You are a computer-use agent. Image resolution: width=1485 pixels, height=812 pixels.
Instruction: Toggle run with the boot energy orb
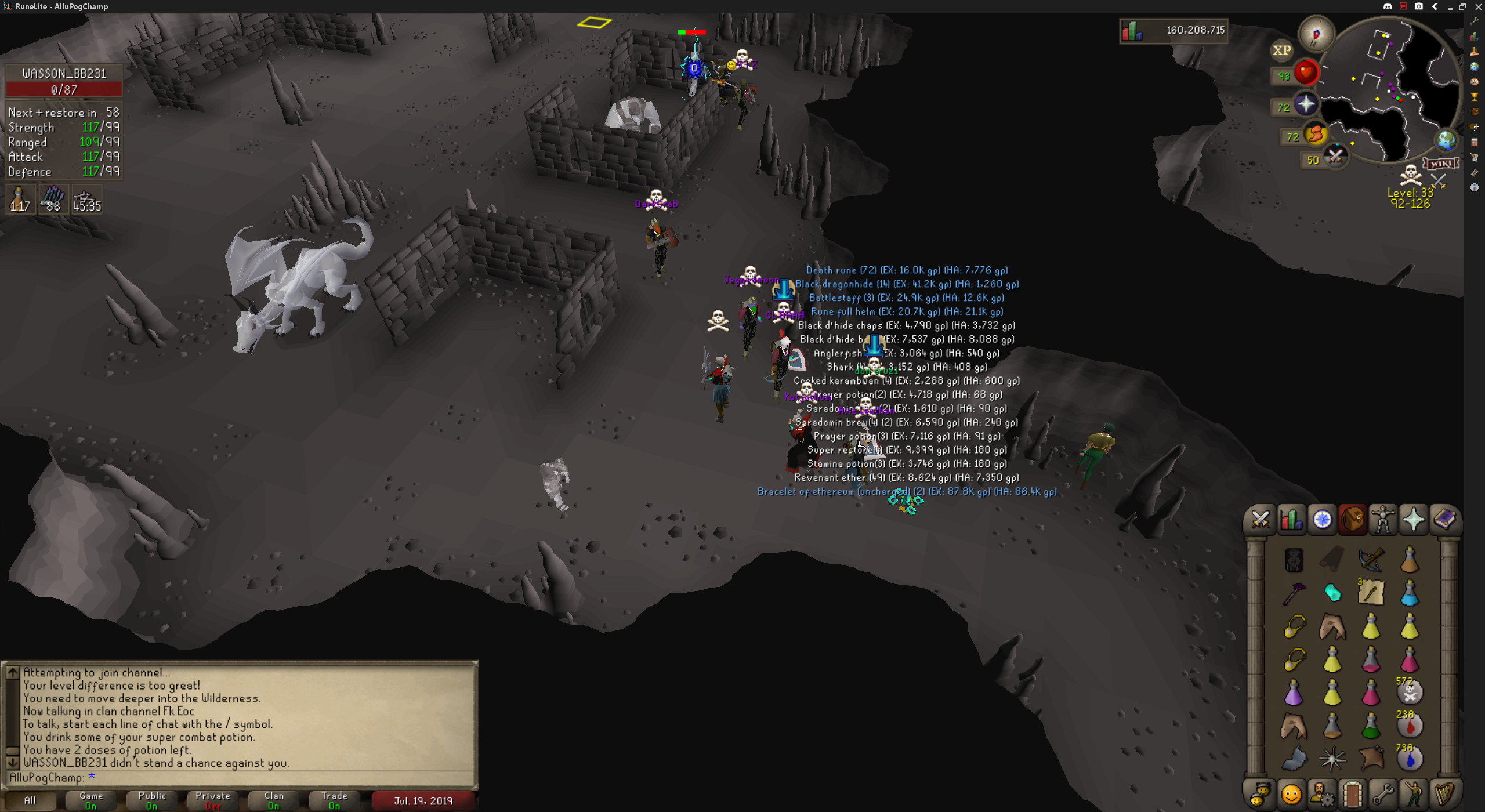pyautogui.click(x=1316, y=135)
